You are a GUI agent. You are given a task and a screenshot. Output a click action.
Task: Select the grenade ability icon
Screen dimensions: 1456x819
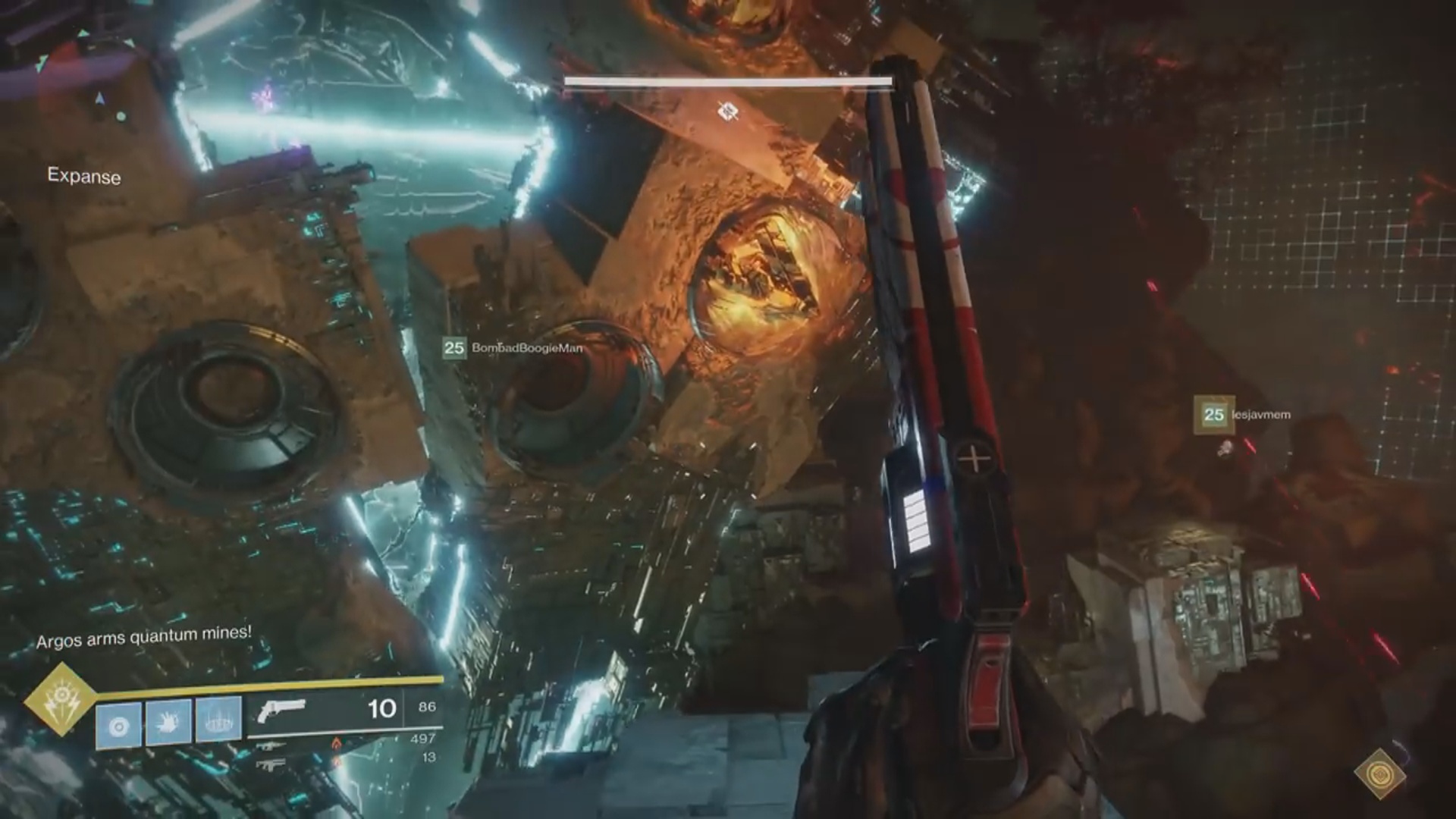click(119, 726)
